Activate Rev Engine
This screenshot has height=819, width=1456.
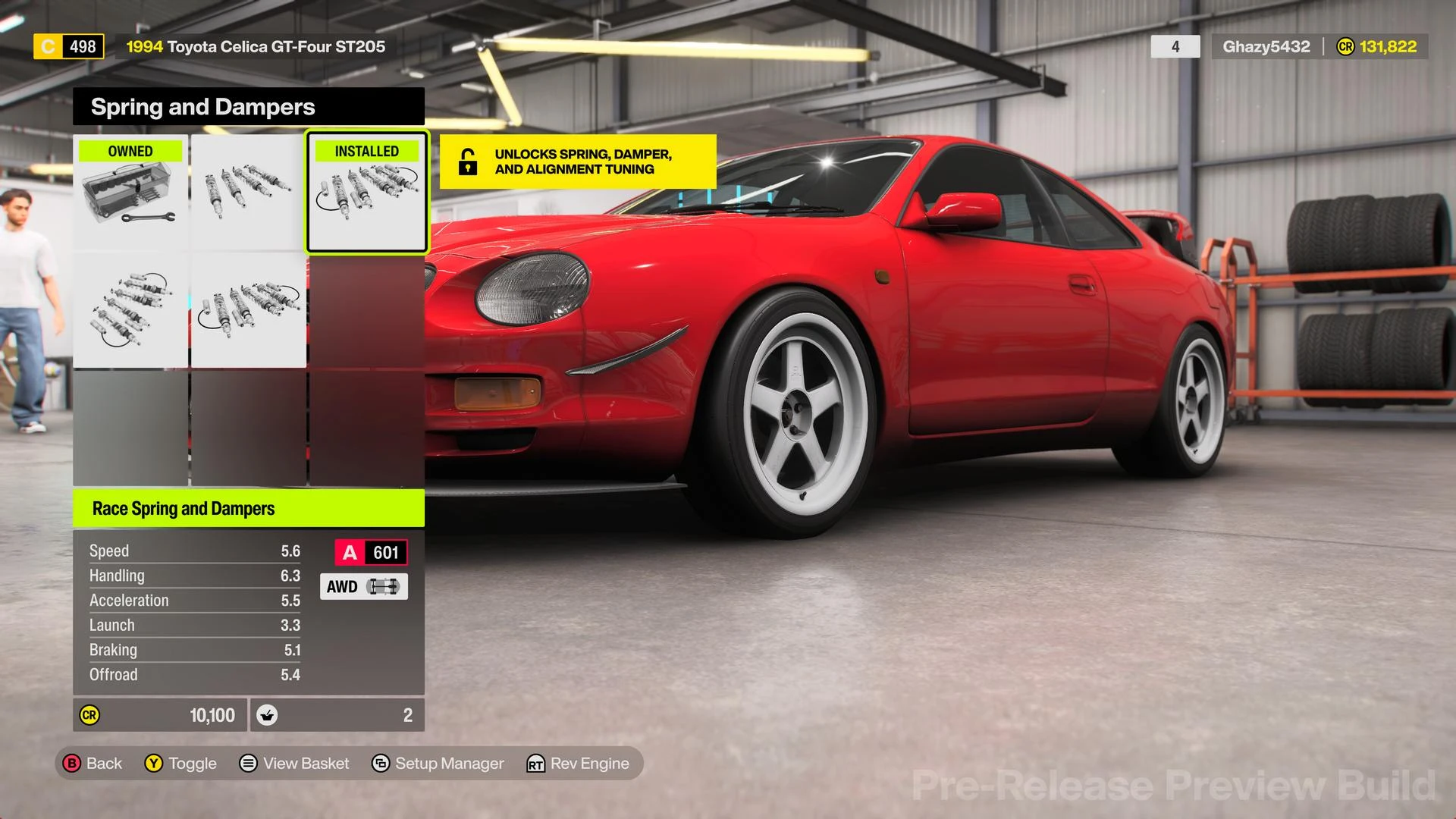point(579,764)
